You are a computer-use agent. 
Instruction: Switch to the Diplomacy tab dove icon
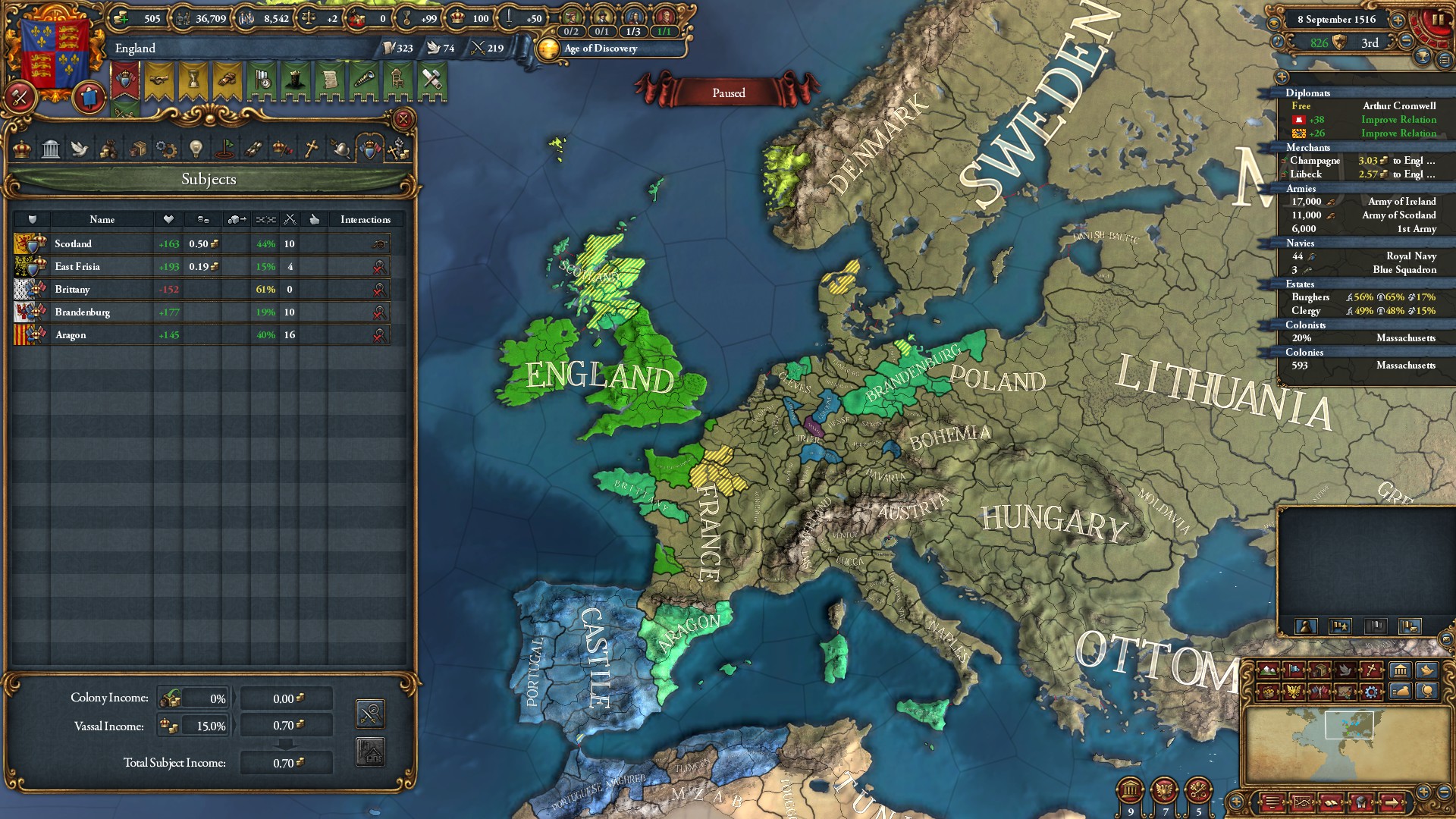point(80,149)
